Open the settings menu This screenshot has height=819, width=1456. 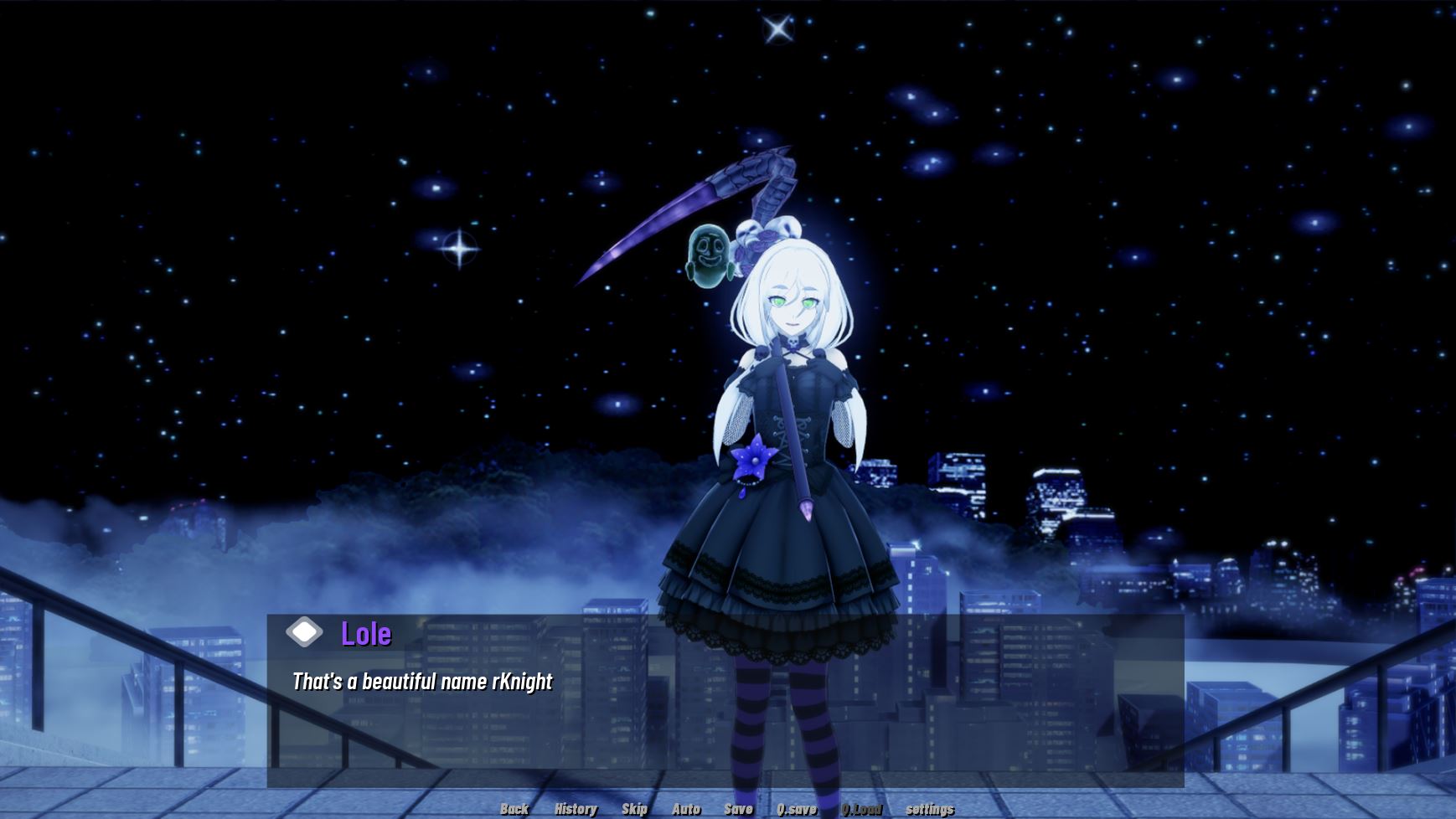coord(930,809)
